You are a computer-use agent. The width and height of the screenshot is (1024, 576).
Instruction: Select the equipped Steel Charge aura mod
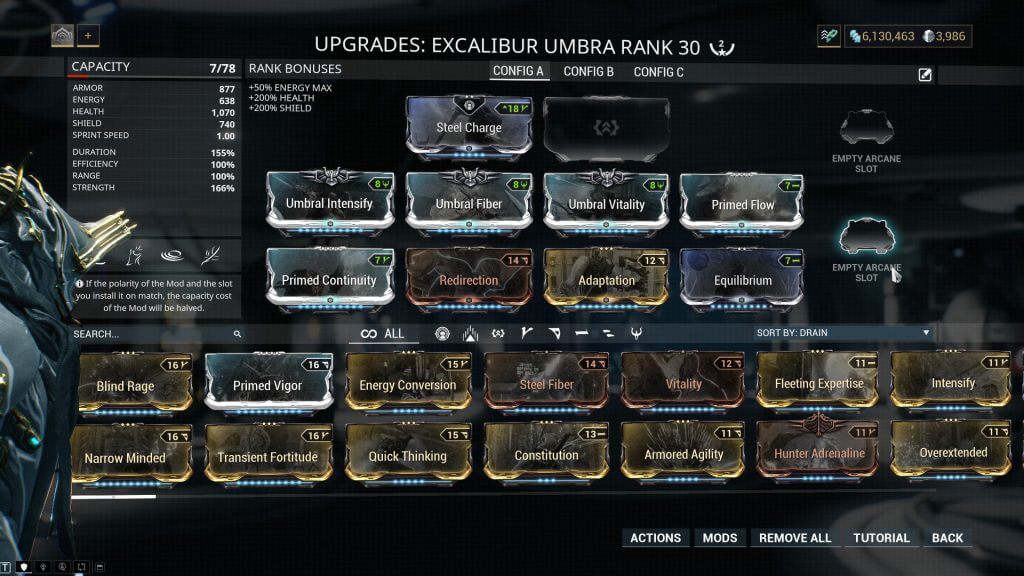click(469, 127)
